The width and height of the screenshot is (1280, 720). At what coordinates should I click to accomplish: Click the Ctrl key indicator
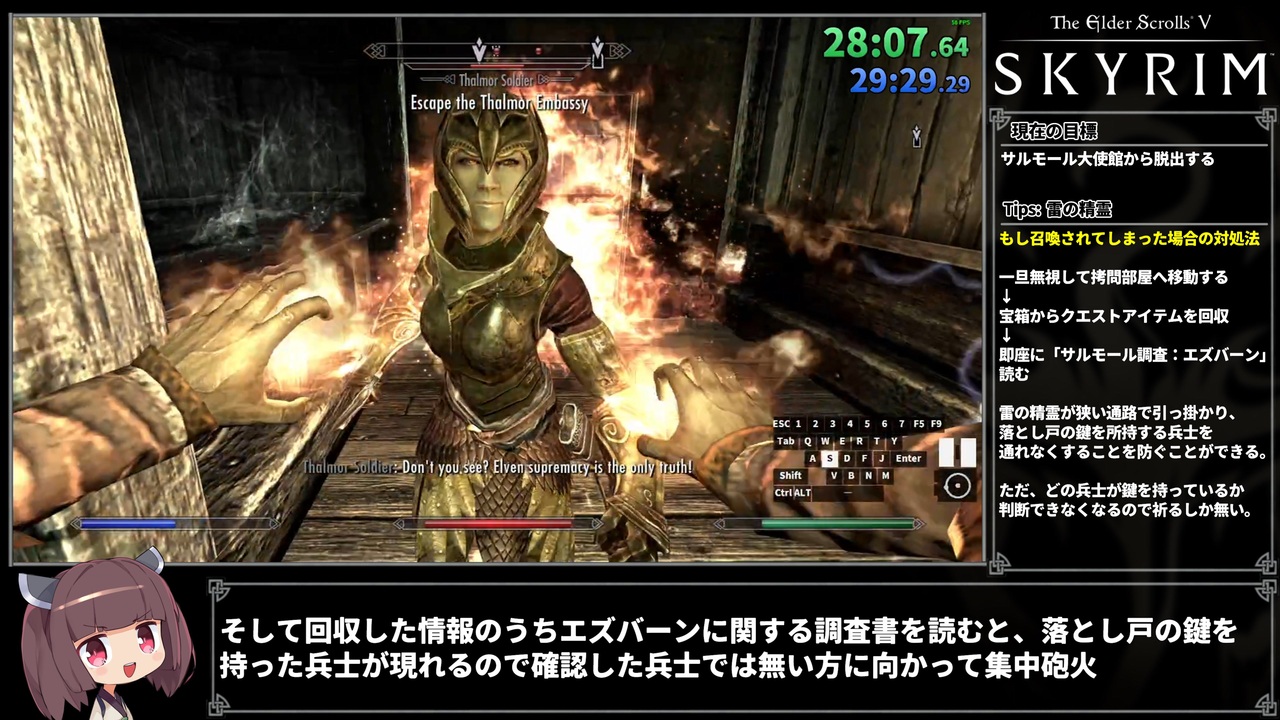[x=783, y=491]
